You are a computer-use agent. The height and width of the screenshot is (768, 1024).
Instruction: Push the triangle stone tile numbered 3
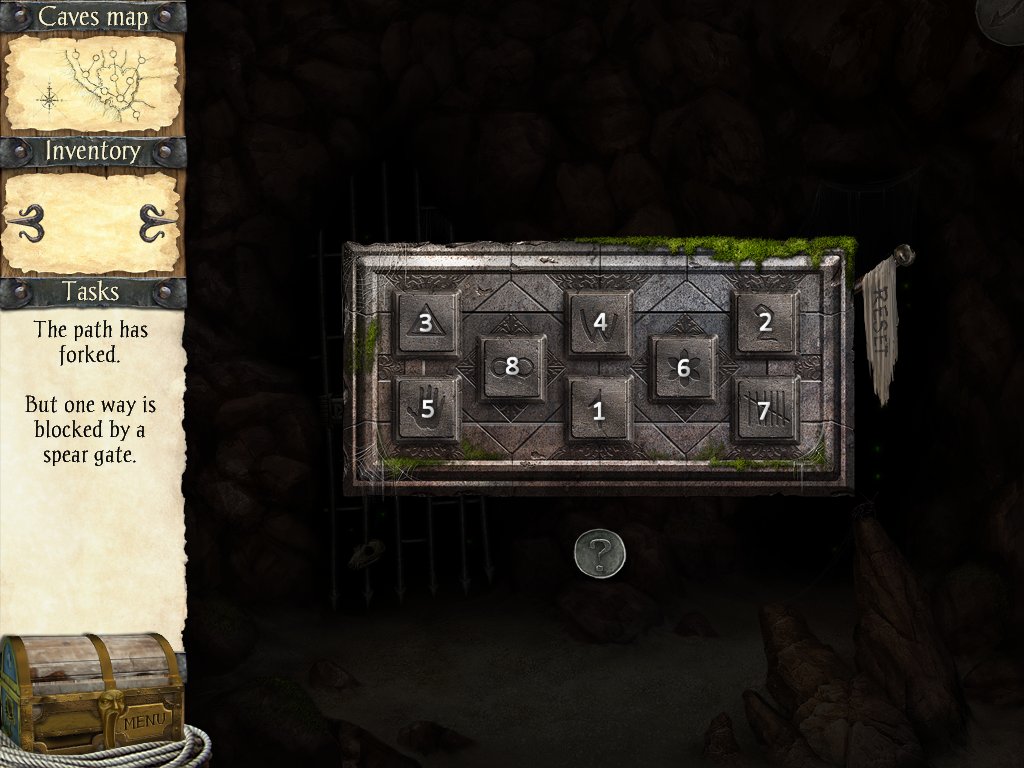coord(427,323)
